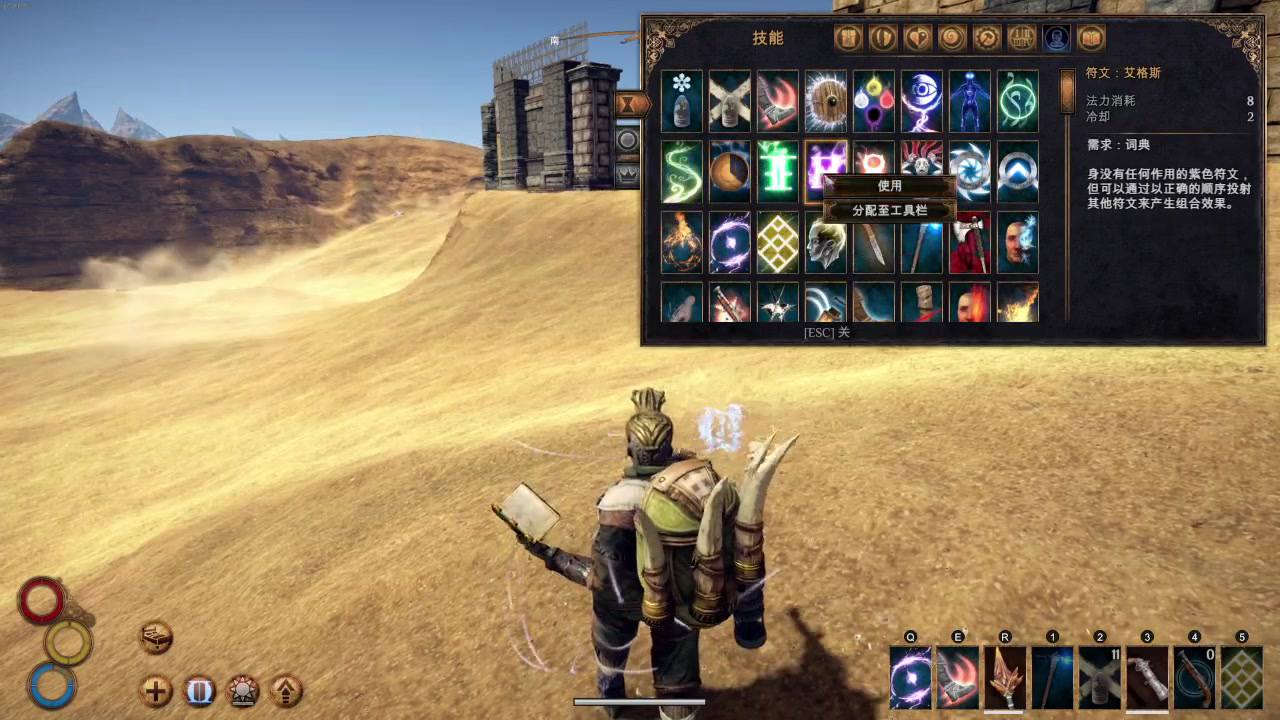This screenshot has height=720, width=1280.
Task: Open the spiral swirl tab
Action: click(952, 38)
